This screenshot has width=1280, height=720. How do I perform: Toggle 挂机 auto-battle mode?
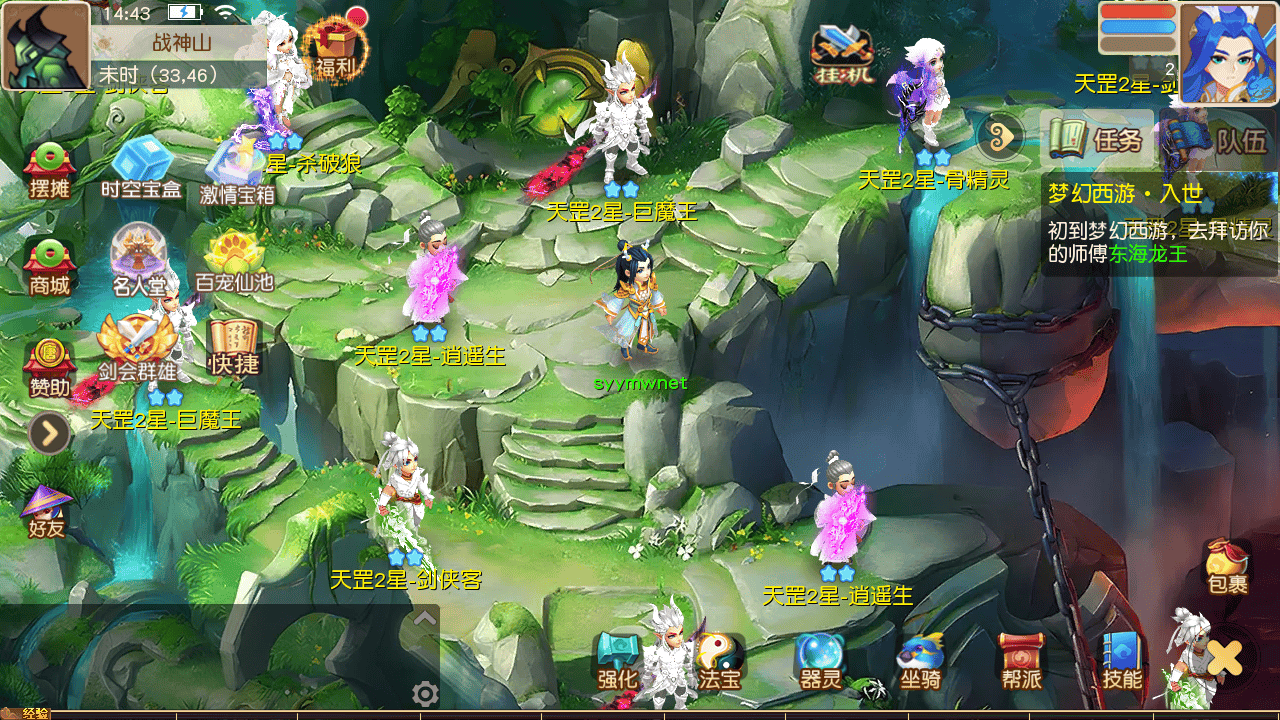coord(841,55)
